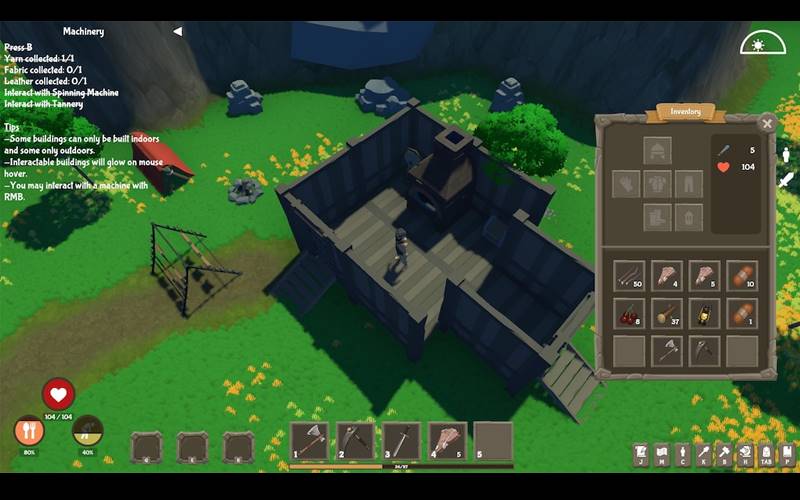Pick the inventory meat stack of 4

[x=667, y=276]
